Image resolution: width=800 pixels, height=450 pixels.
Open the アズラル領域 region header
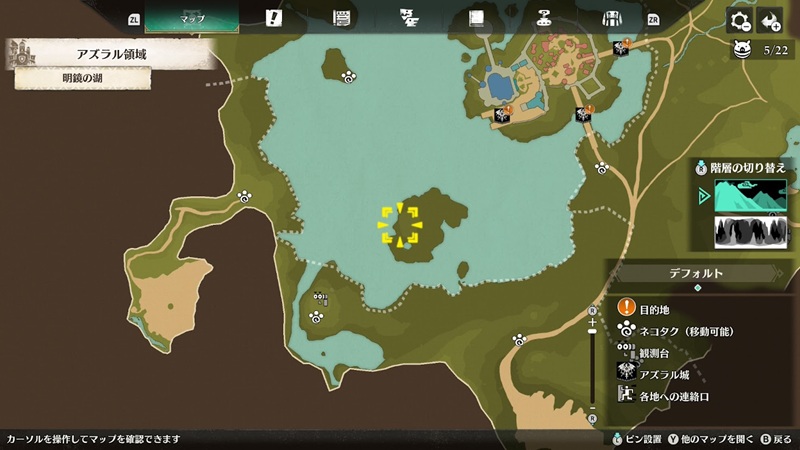click(112, 54)
